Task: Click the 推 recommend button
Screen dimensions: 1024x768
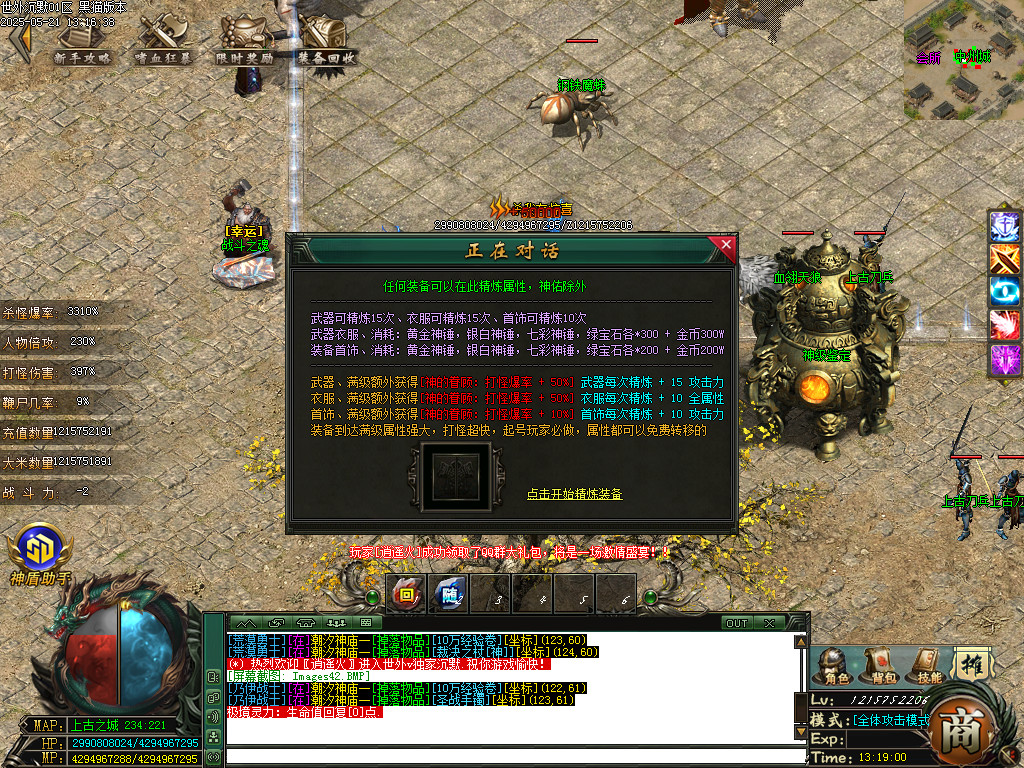Action: (x=969, y=664)
